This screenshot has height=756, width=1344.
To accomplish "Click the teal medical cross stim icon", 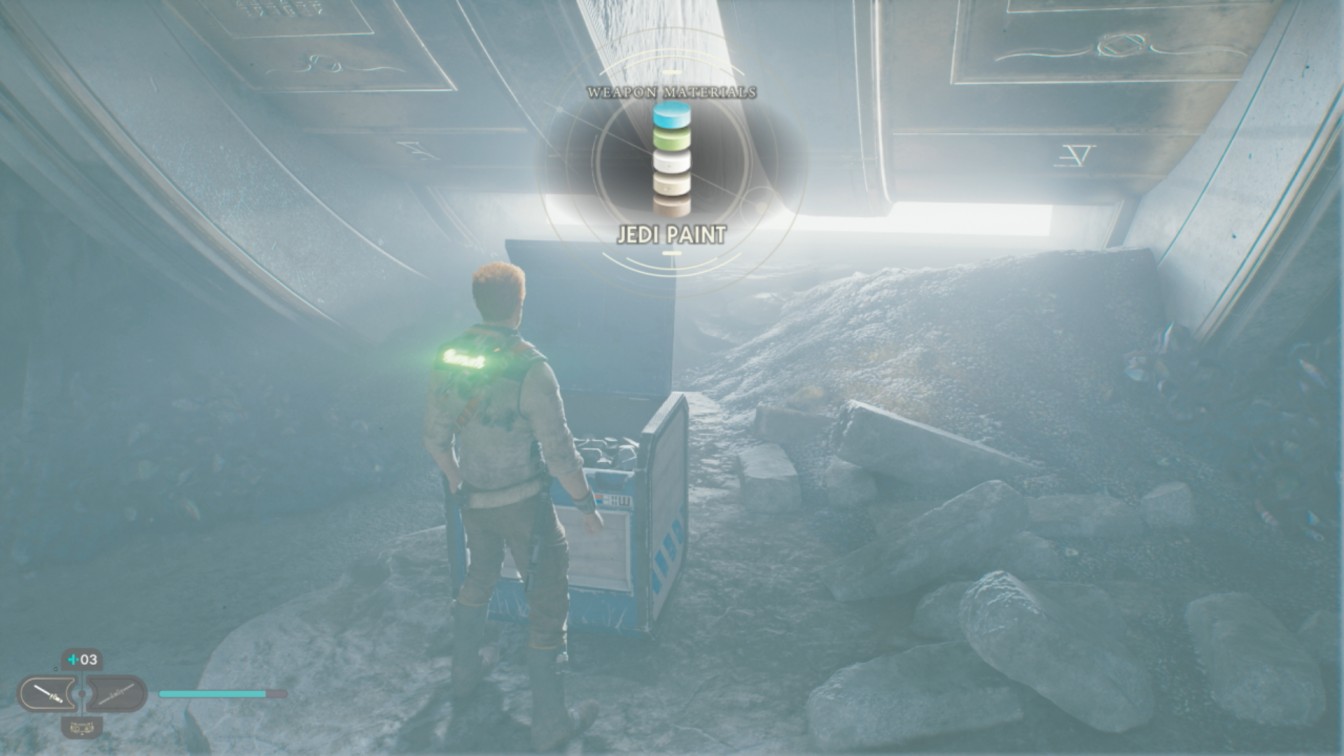I will (x=72, y=659).
